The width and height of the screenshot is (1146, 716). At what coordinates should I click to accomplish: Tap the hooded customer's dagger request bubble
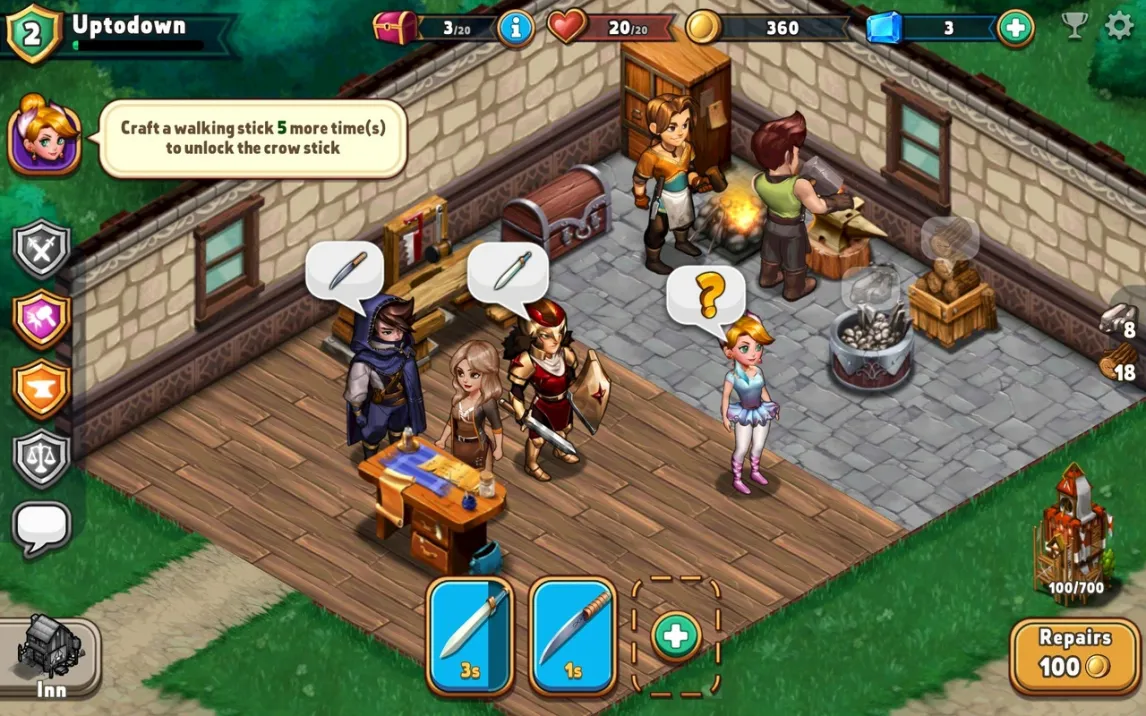pos(345,270)
